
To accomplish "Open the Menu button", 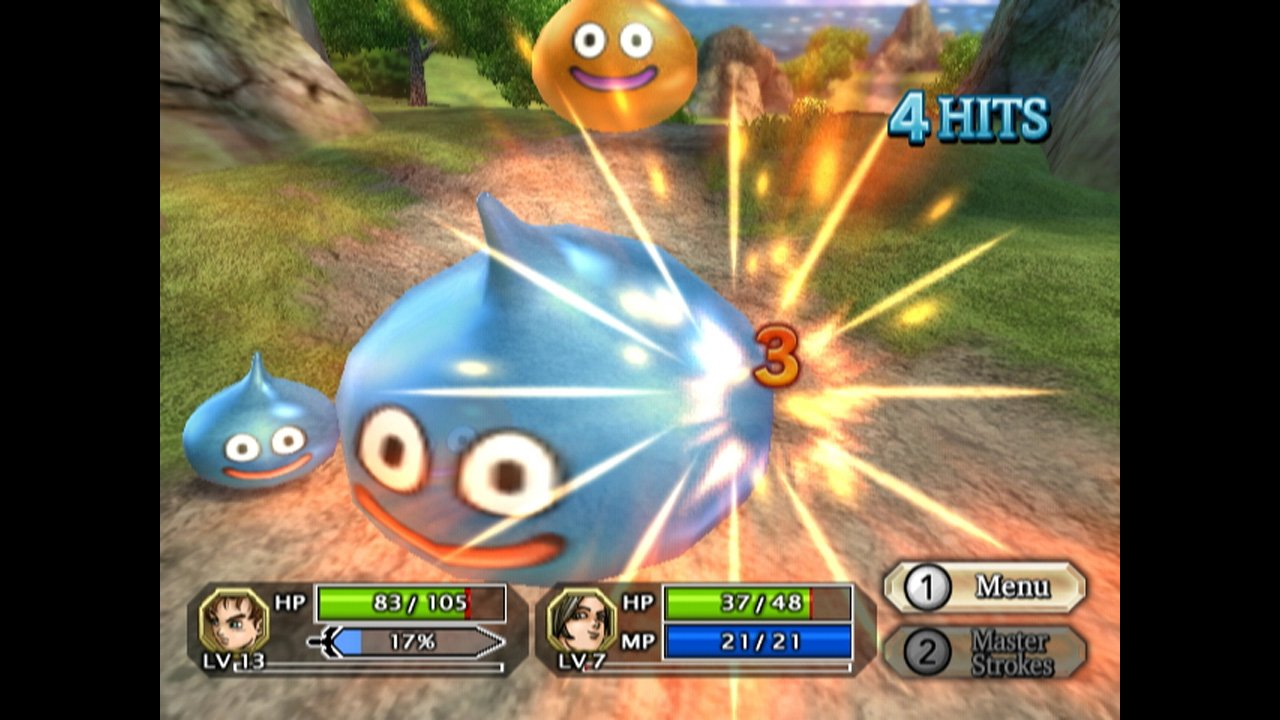I will (x=985, y=587).
